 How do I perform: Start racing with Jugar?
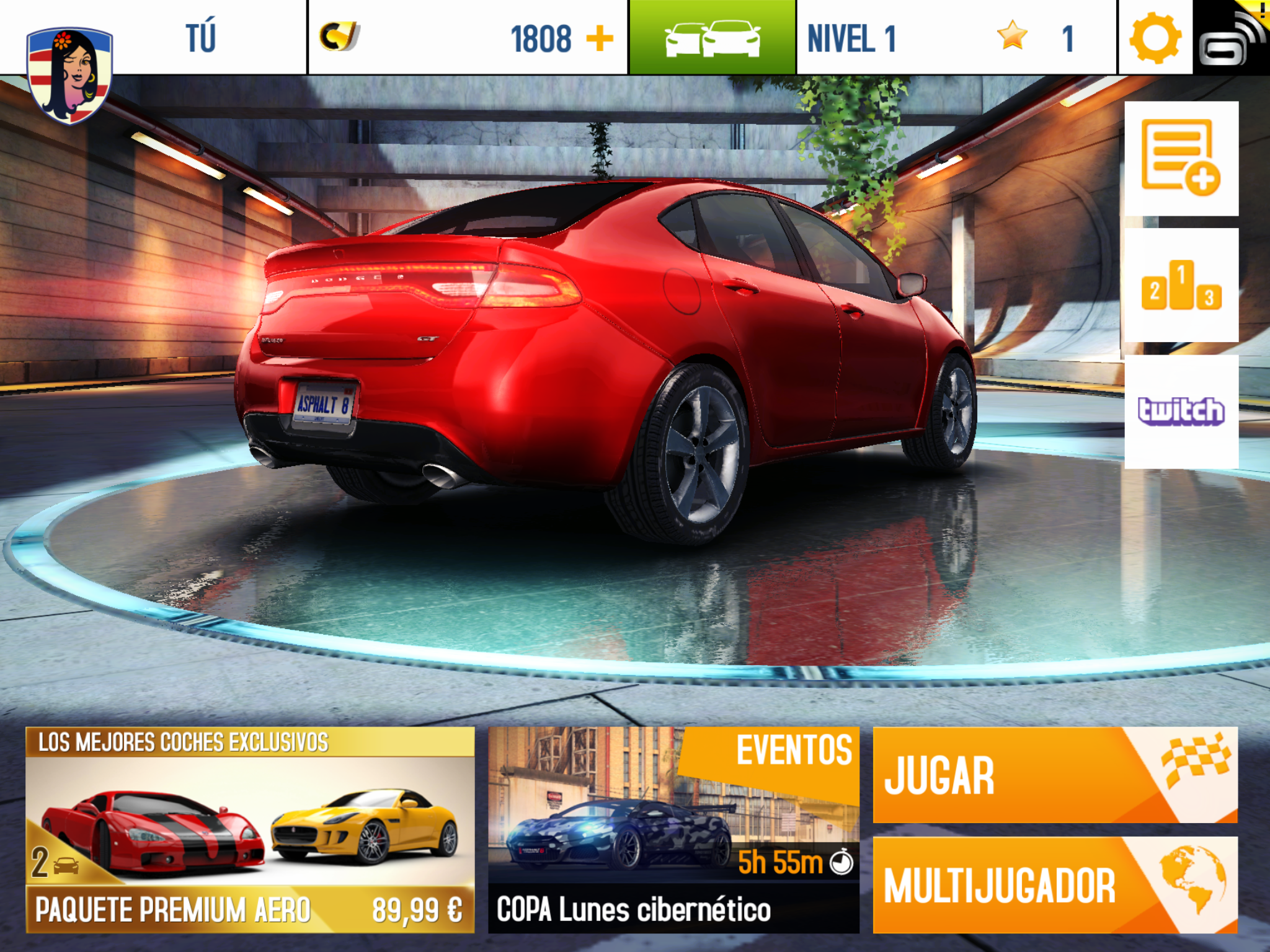pyautogui.click(x=1055, y=775)
